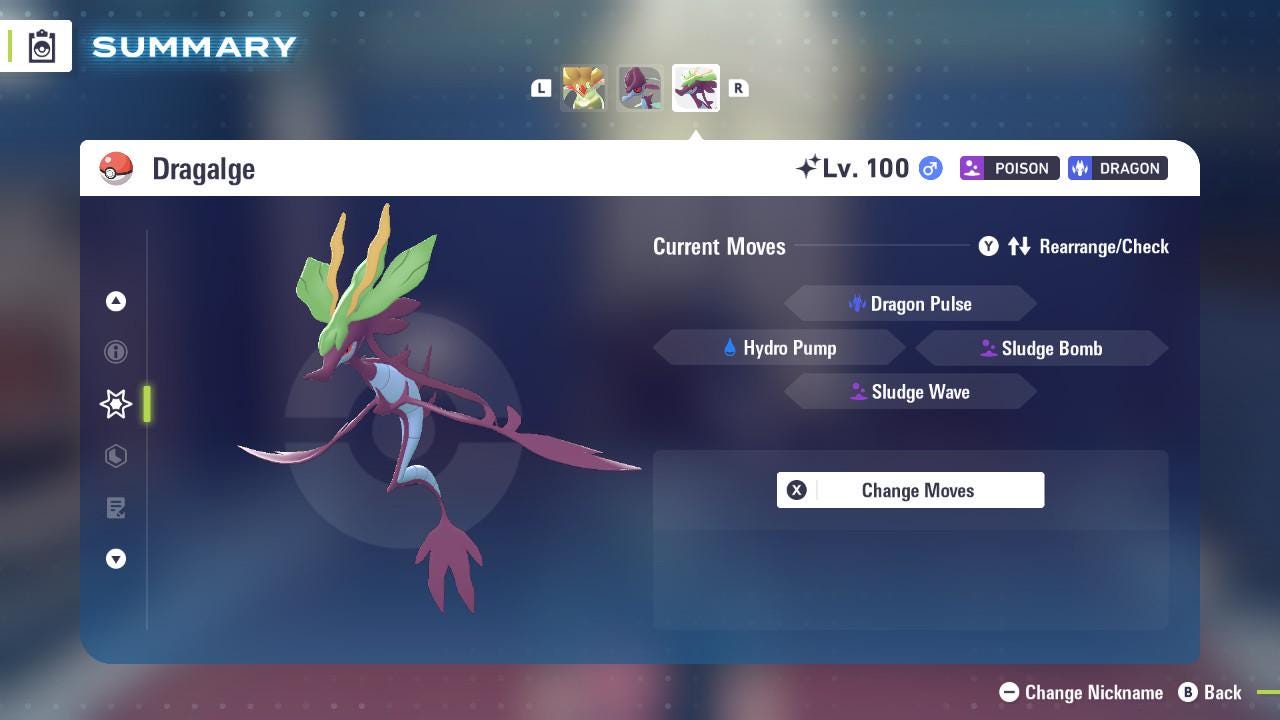Click the L shoulder button indicator

point(540,88)
